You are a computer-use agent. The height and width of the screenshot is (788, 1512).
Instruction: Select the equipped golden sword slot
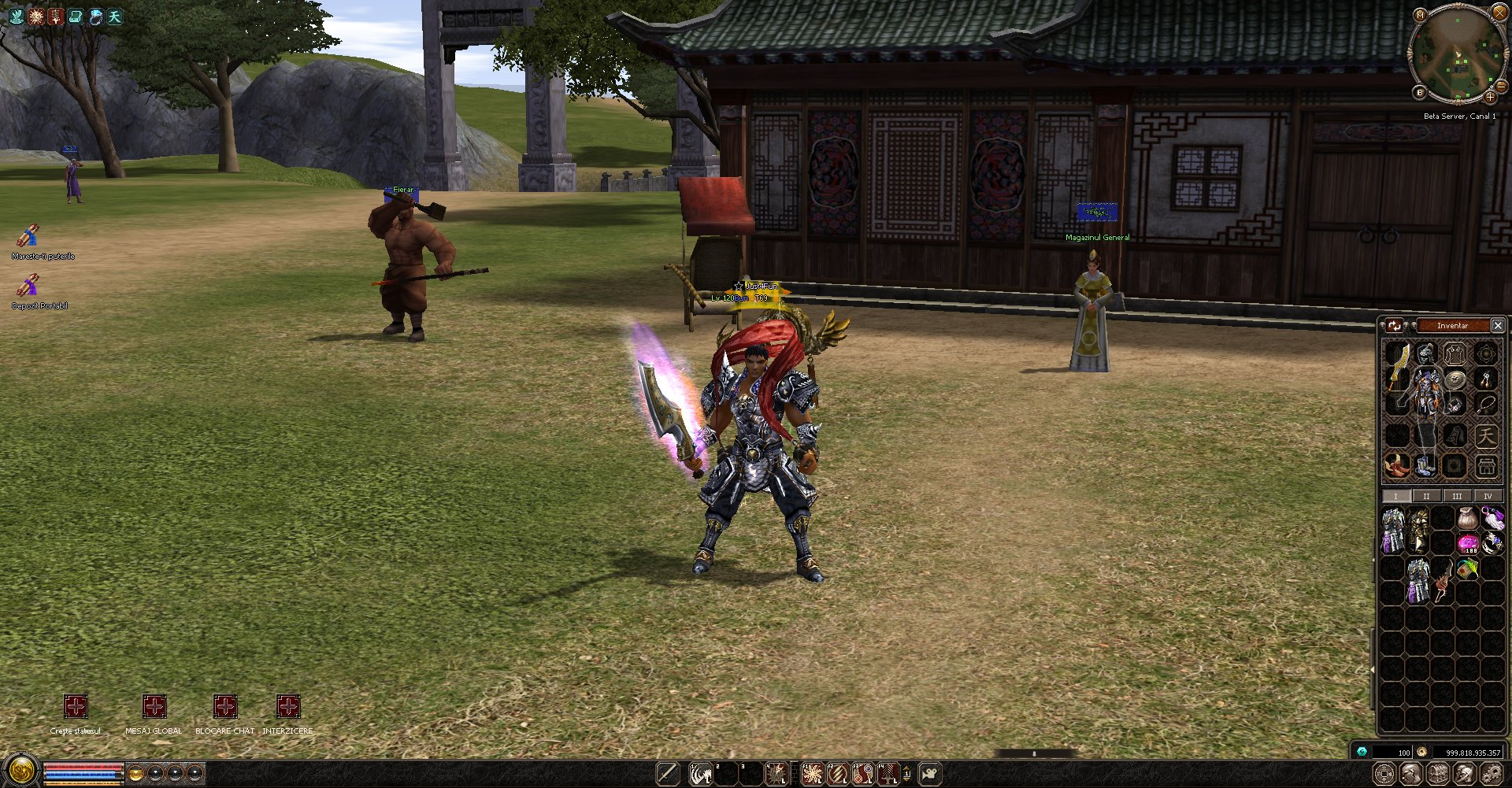[1398, 366]
